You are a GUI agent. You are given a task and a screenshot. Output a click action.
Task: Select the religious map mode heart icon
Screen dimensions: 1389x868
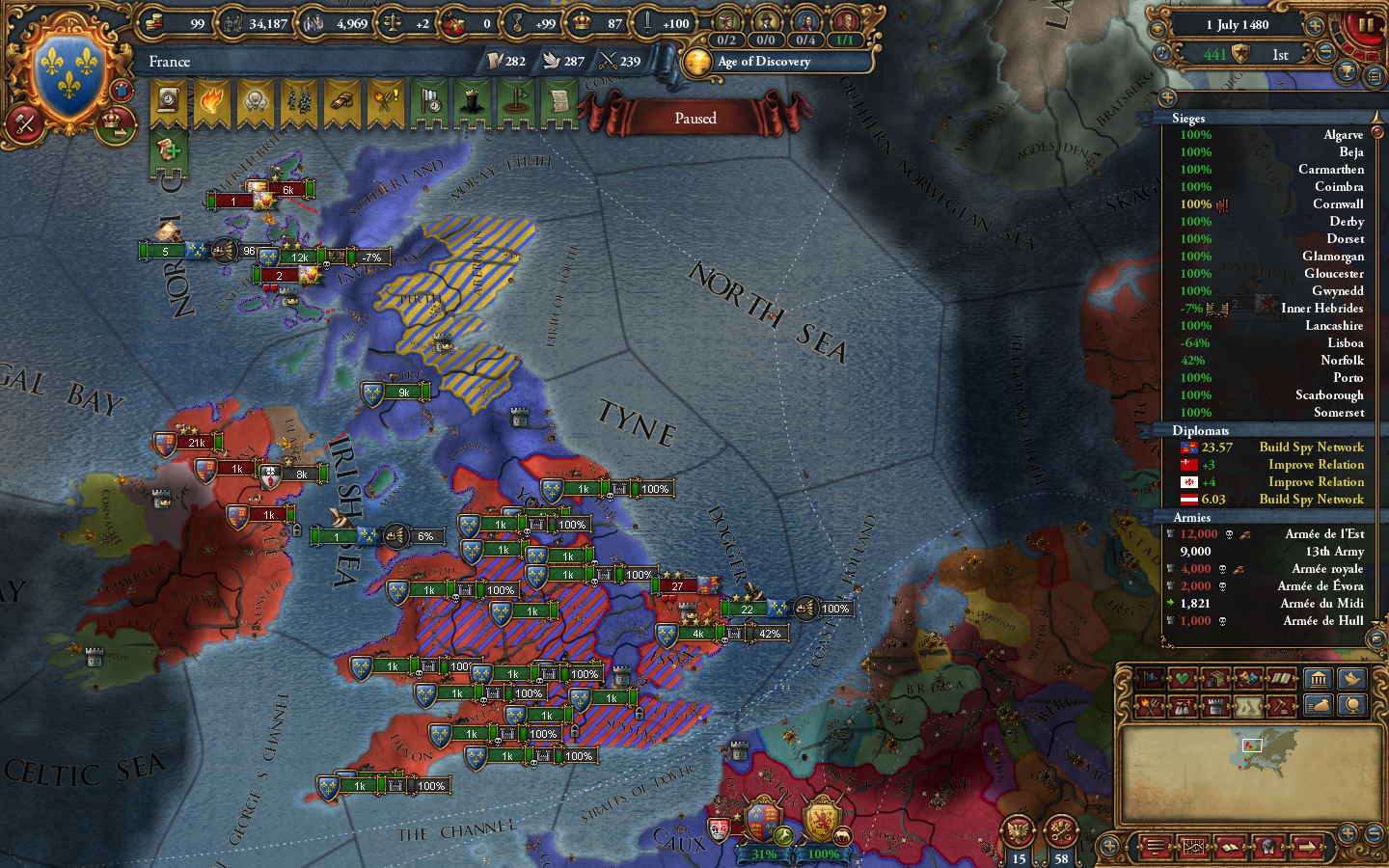[1182, 678]
